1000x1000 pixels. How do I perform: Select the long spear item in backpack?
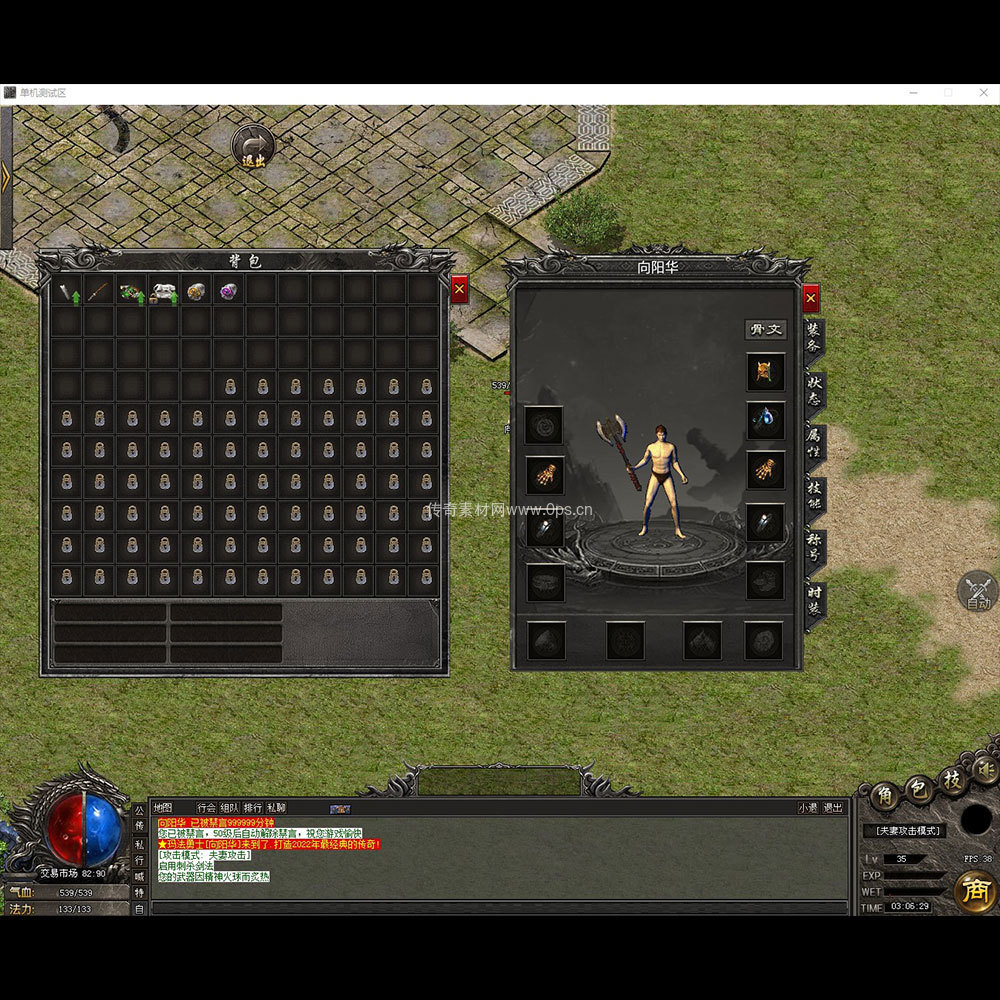99,292
